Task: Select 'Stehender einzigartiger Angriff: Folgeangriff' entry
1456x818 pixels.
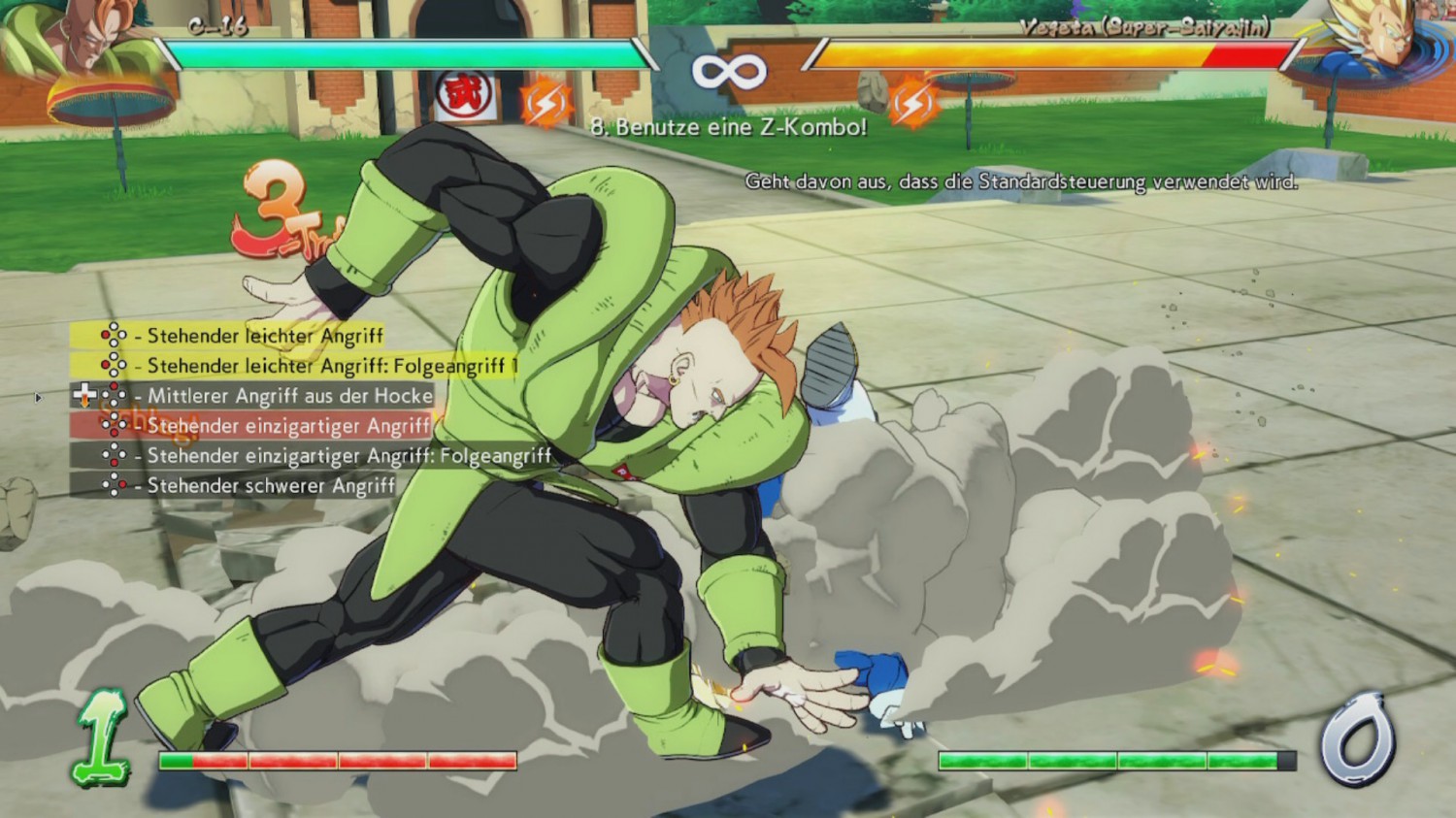Action: pos(311,455)
